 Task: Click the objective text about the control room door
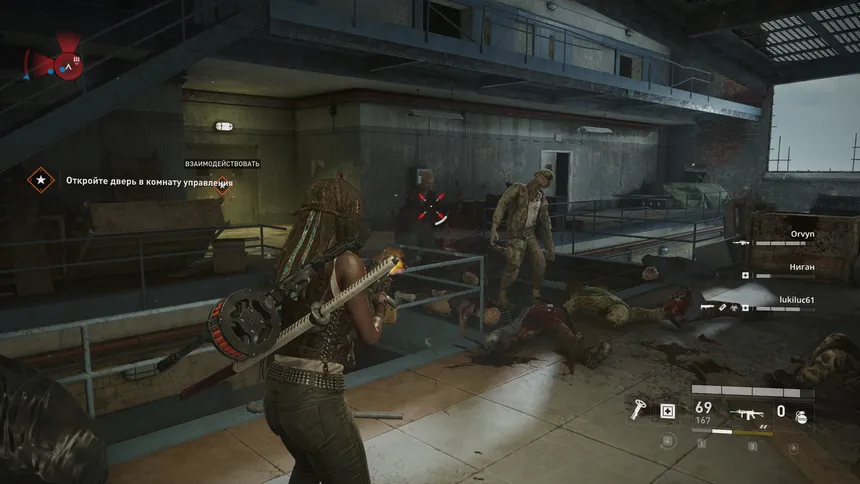point(149,182)
